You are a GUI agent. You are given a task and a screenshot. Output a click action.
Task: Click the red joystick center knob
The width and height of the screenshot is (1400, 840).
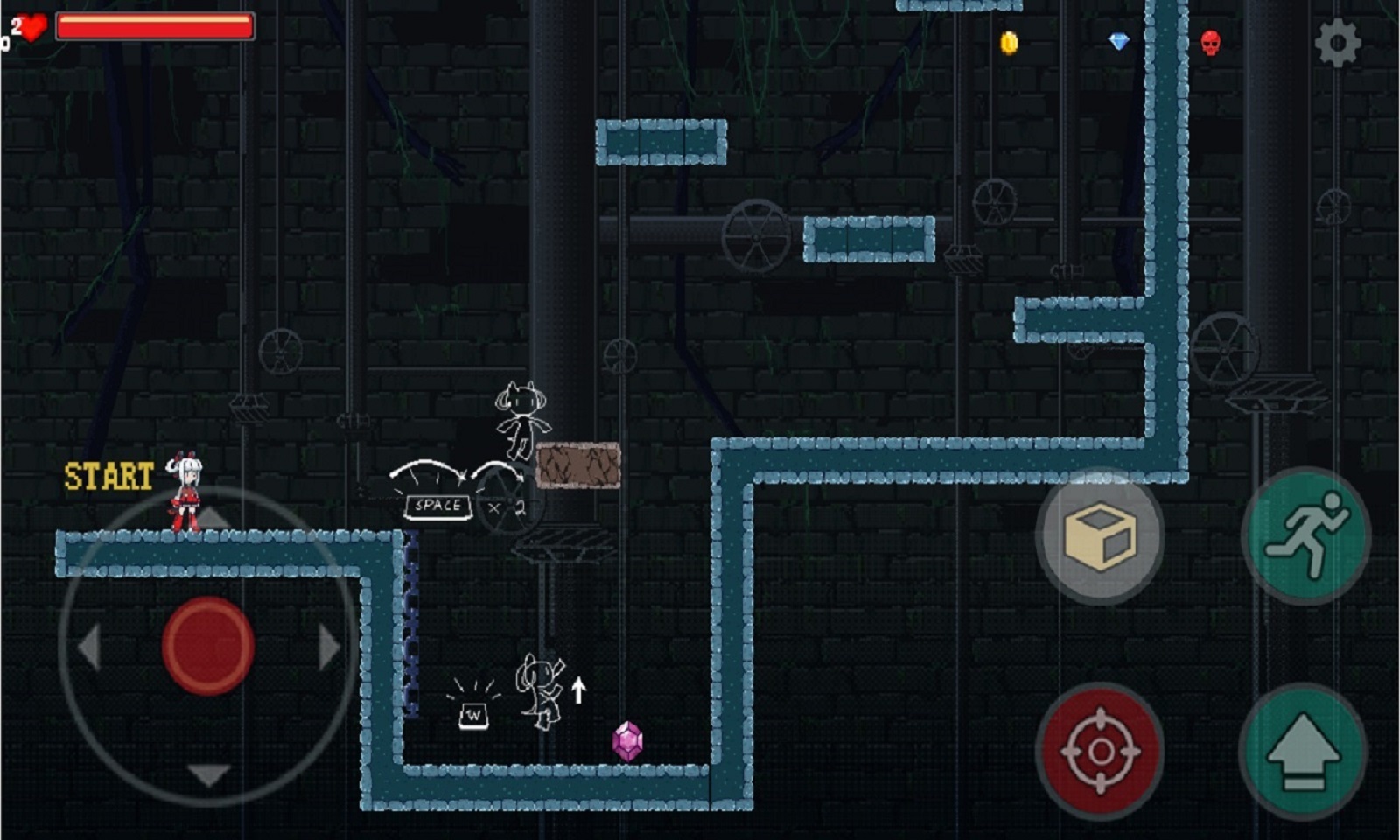[x=208, y=646]
